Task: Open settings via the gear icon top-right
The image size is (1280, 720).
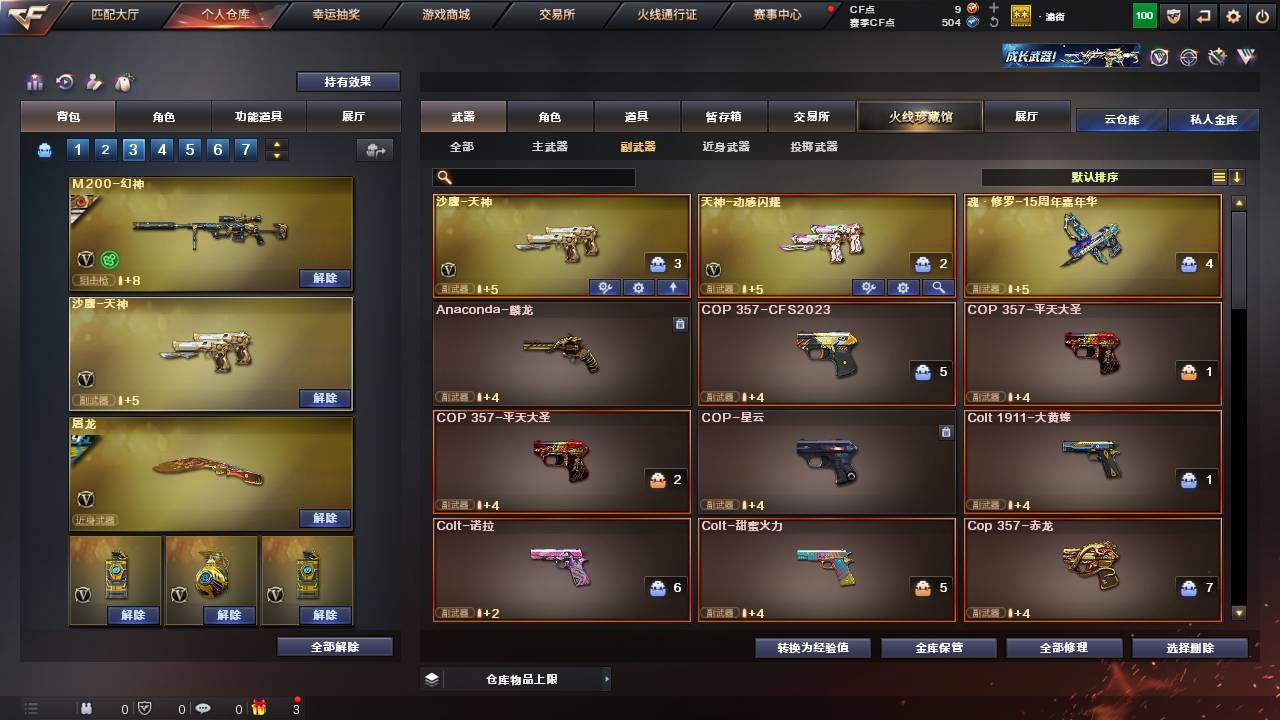Action: pyautogui.click(x=1233, y=16)
